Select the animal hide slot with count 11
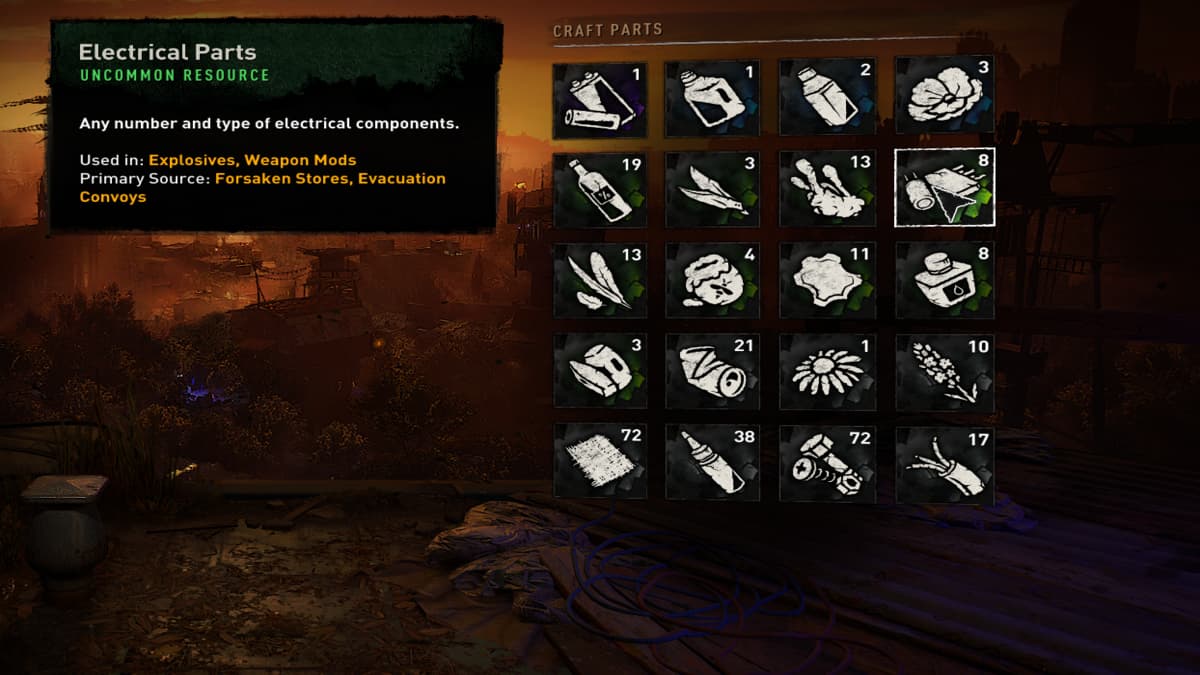Viewport: 1200px width, 675px height. pyautogui.click(x=827, y=279)
